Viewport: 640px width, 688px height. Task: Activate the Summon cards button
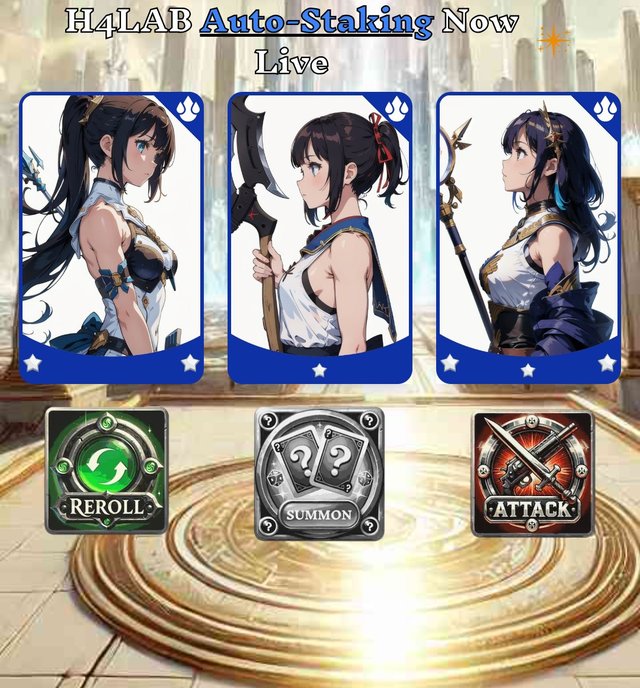coord(319,473)
